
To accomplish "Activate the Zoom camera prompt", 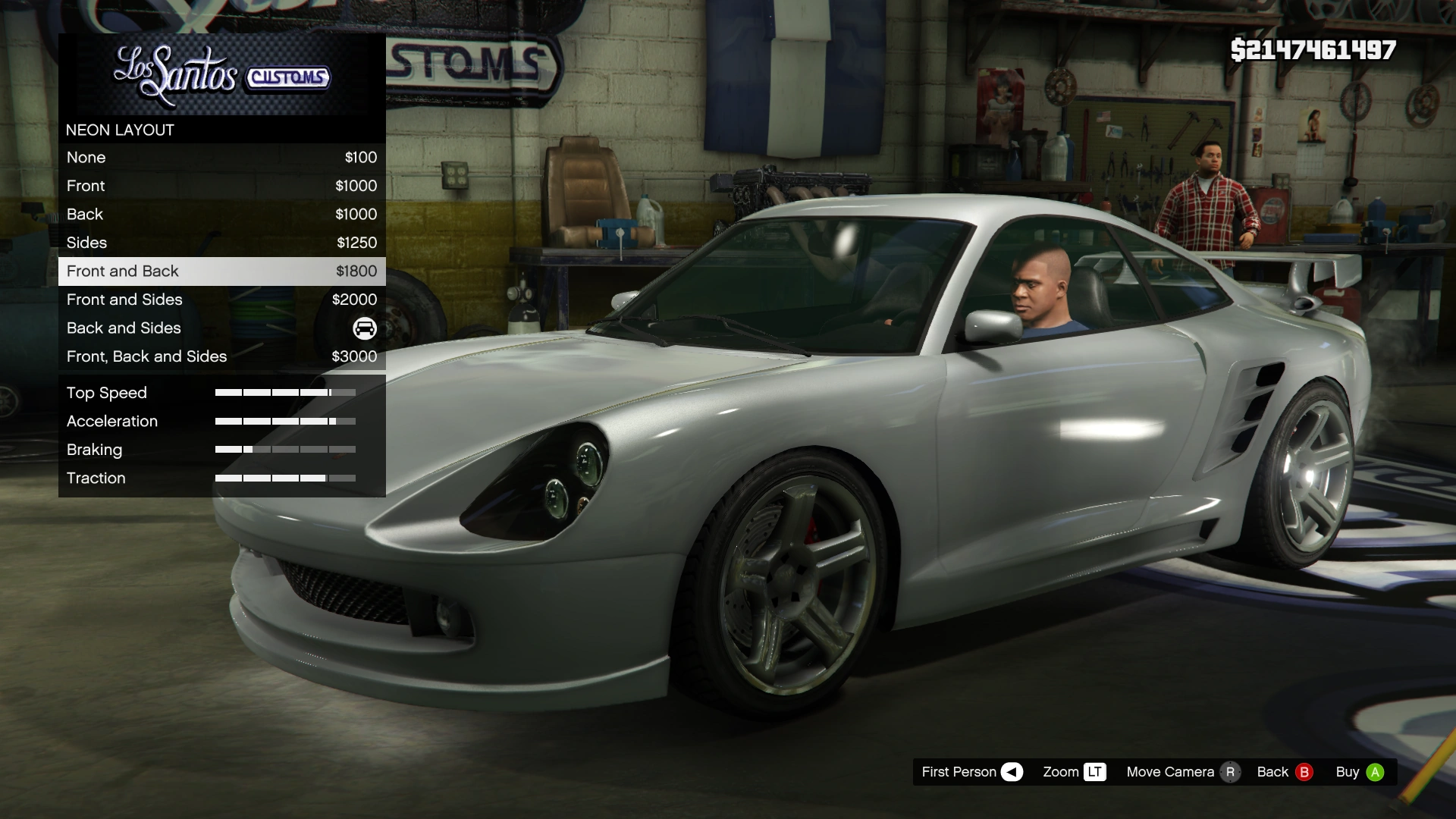I will pyautogui.click(x=1074, y=772).
